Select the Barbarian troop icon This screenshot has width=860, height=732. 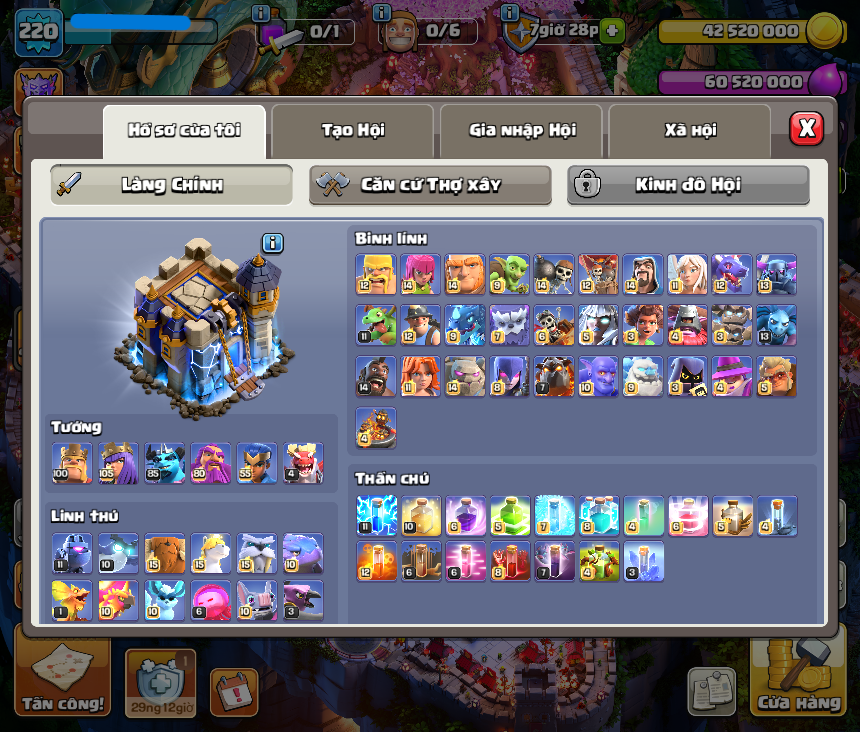coord(376,274)
